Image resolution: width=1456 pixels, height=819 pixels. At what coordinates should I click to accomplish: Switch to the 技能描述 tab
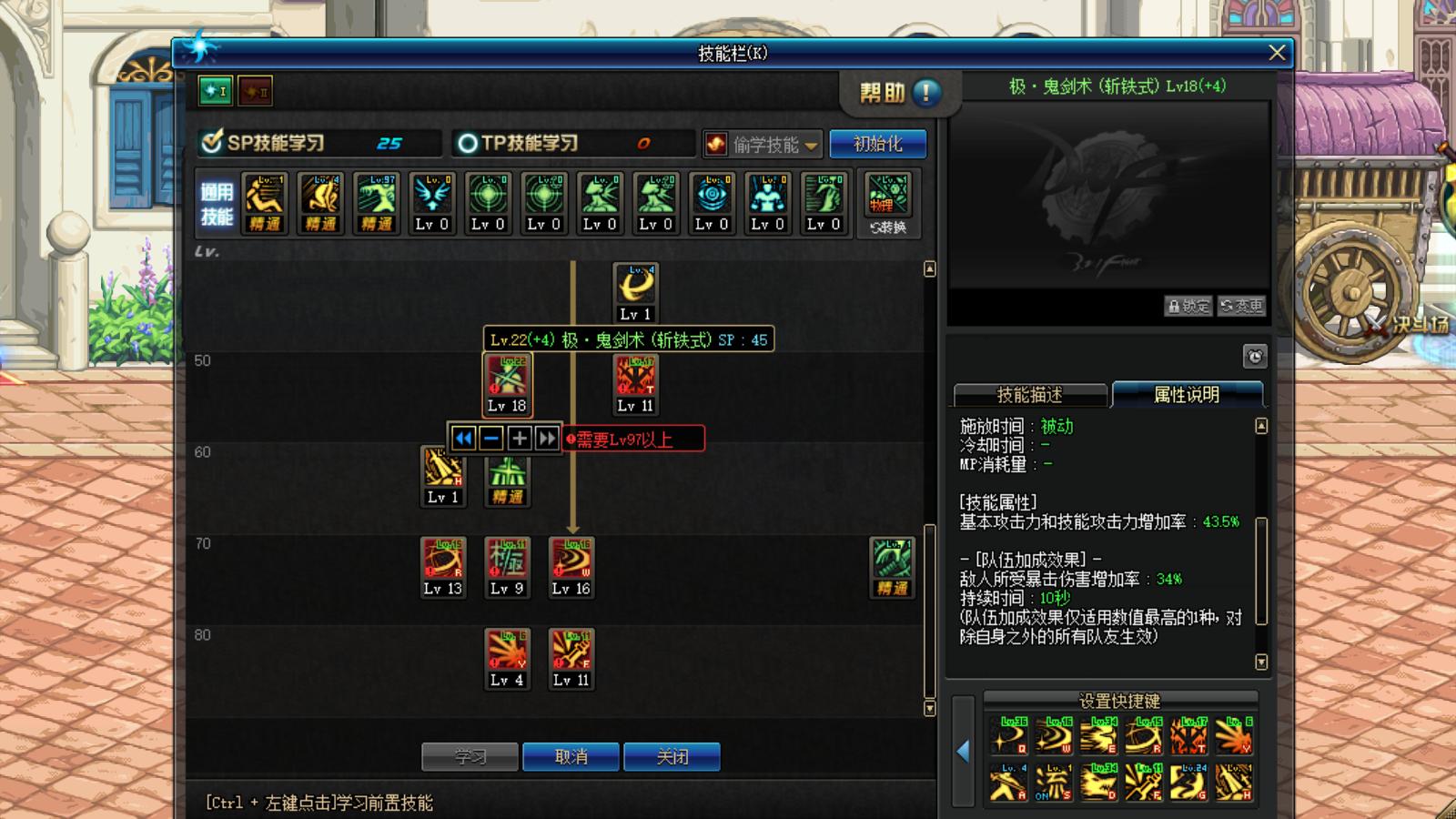(x=1031, y=395)
